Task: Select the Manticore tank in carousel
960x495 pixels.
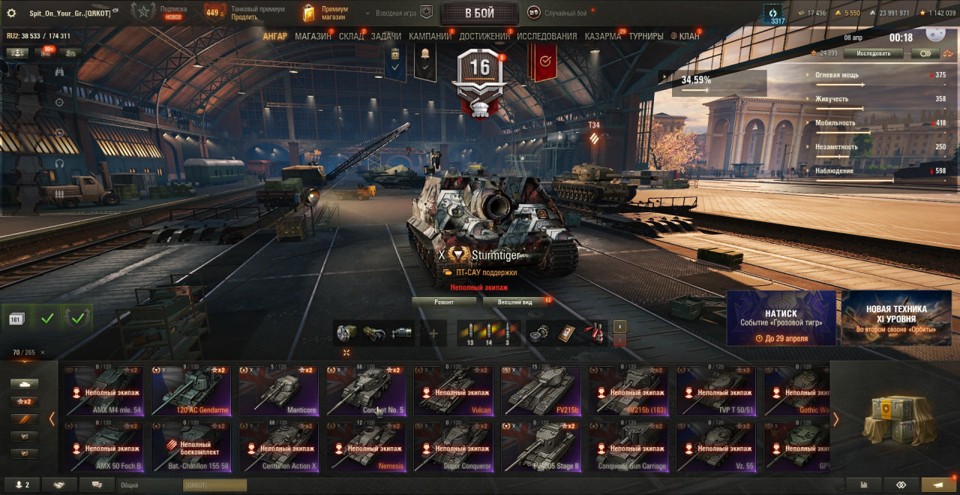Action: (x=281, y=390)
